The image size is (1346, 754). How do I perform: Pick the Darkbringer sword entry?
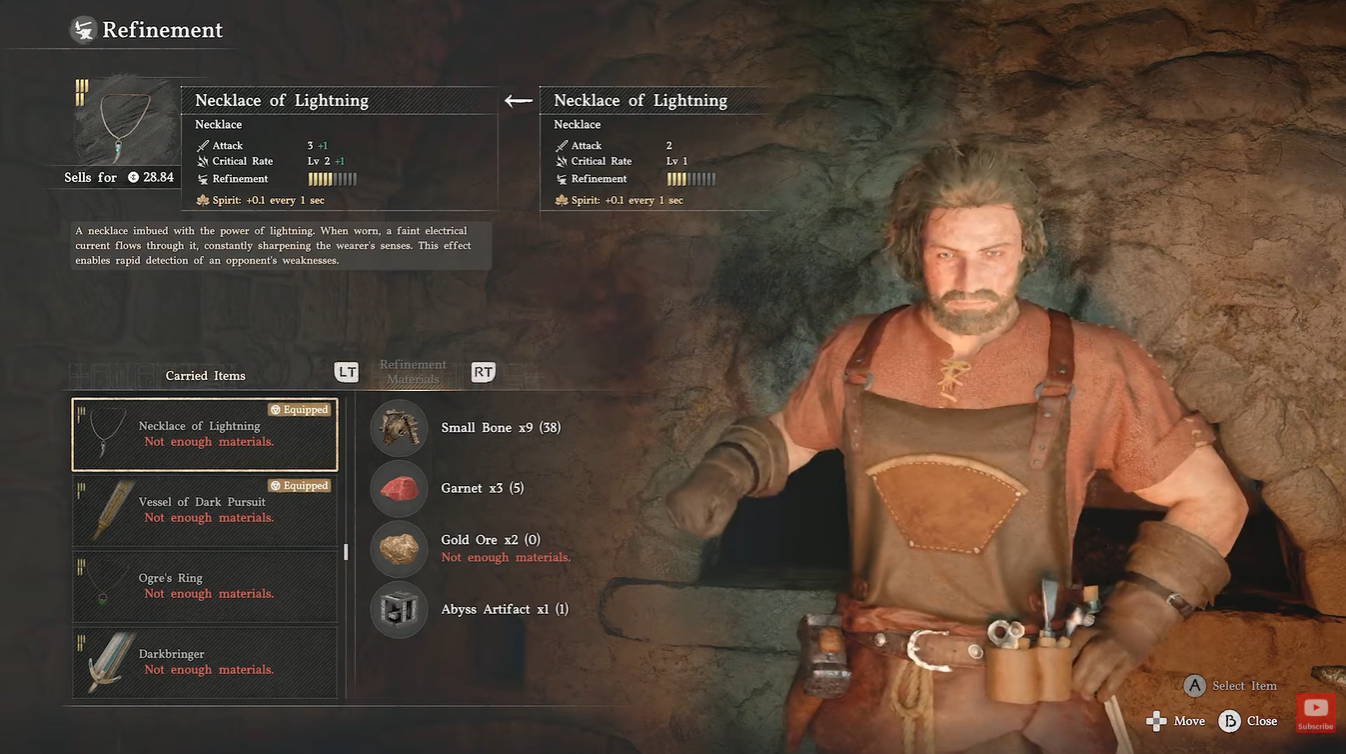(205, 662)
